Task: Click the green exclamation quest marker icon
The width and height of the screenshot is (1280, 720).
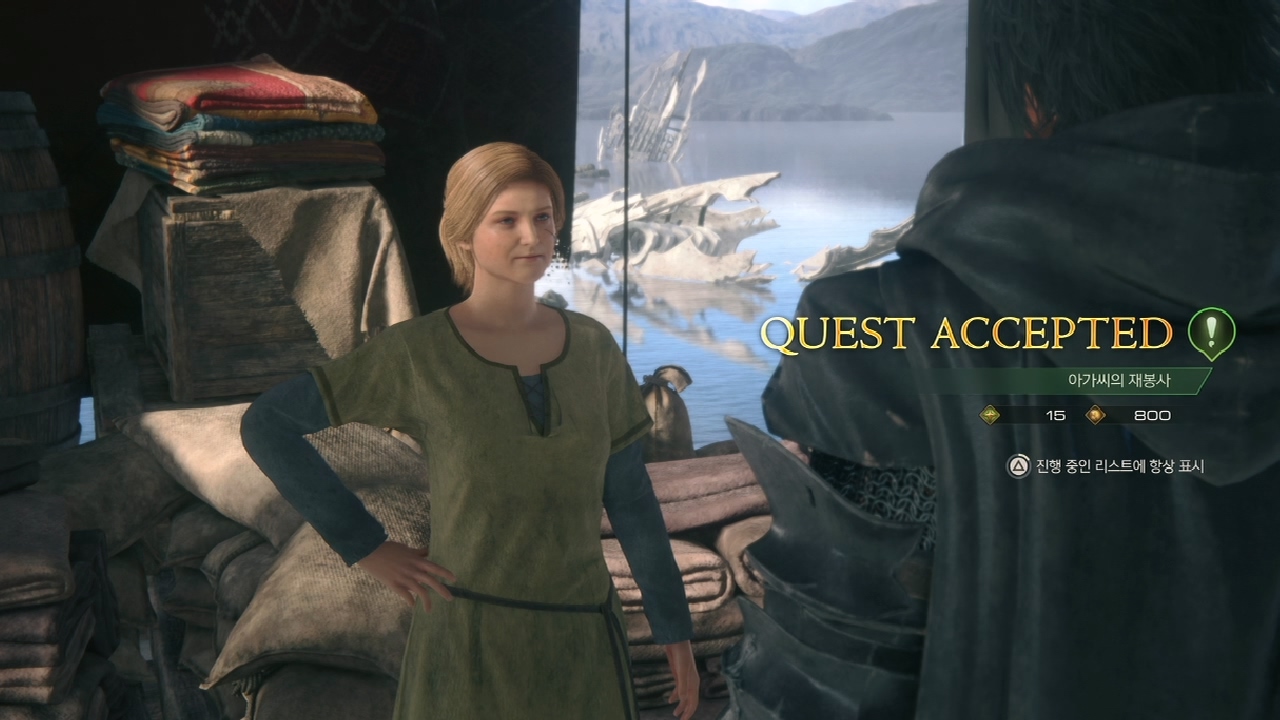Action: pyautogui.click(x=1211, y=332)
